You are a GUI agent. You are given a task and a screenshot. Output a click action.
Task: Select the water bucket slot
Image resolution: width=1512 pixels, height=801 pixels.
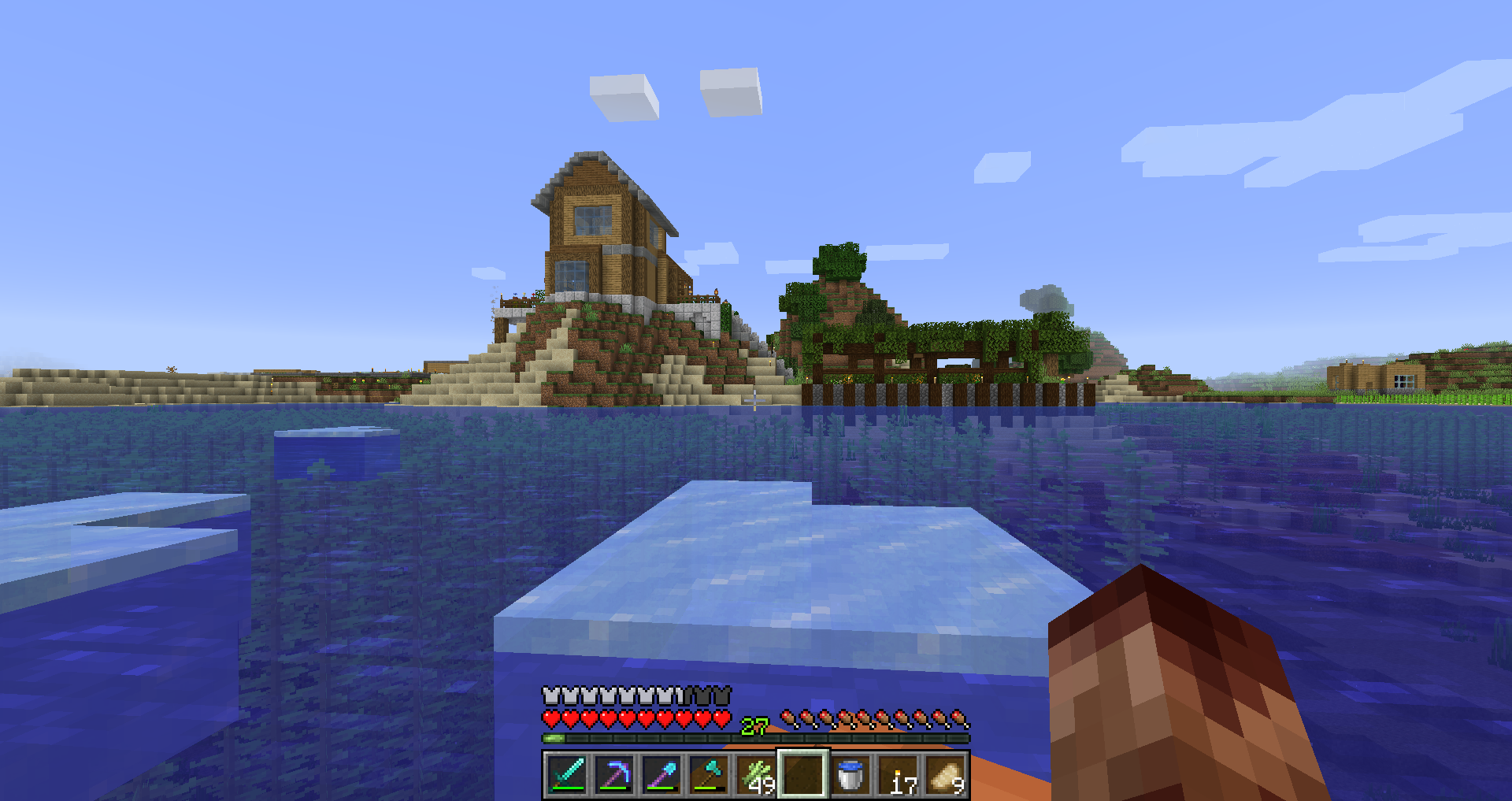[850, 775]
